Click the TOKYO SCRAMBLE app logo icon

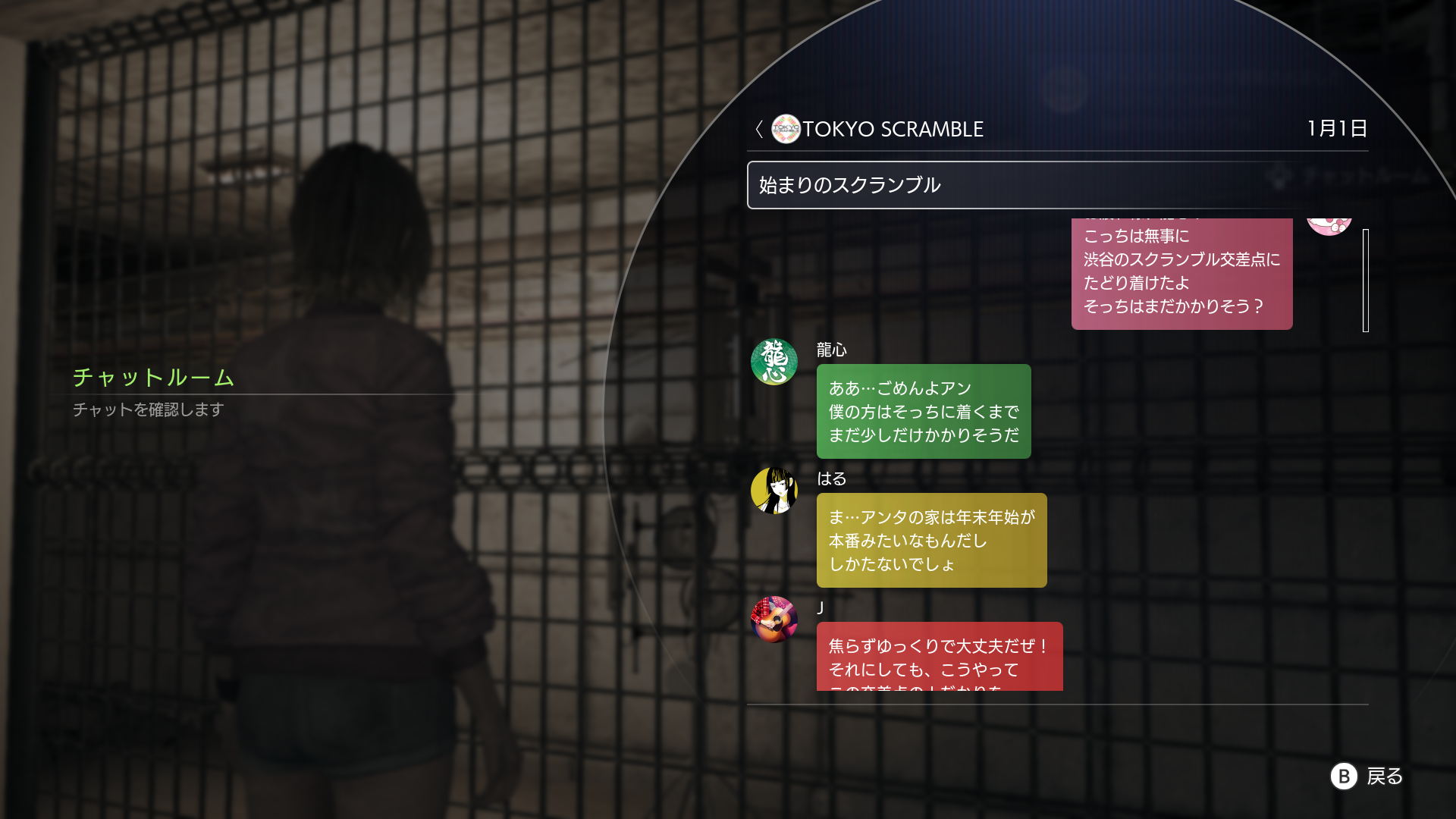(x=785, y=129)
